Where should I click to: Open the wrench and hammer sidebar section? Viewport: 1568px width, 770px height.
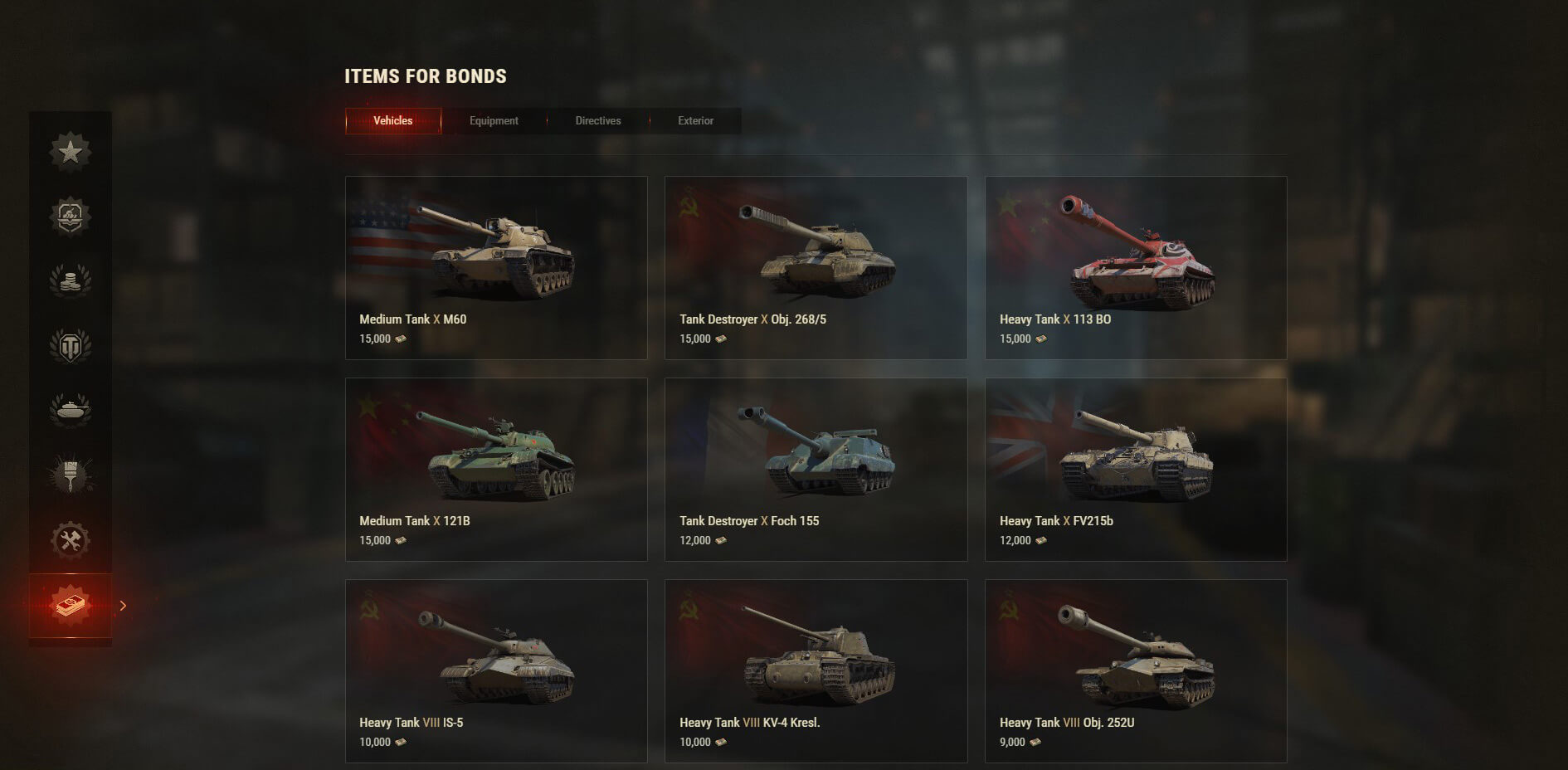coord(71,540)
